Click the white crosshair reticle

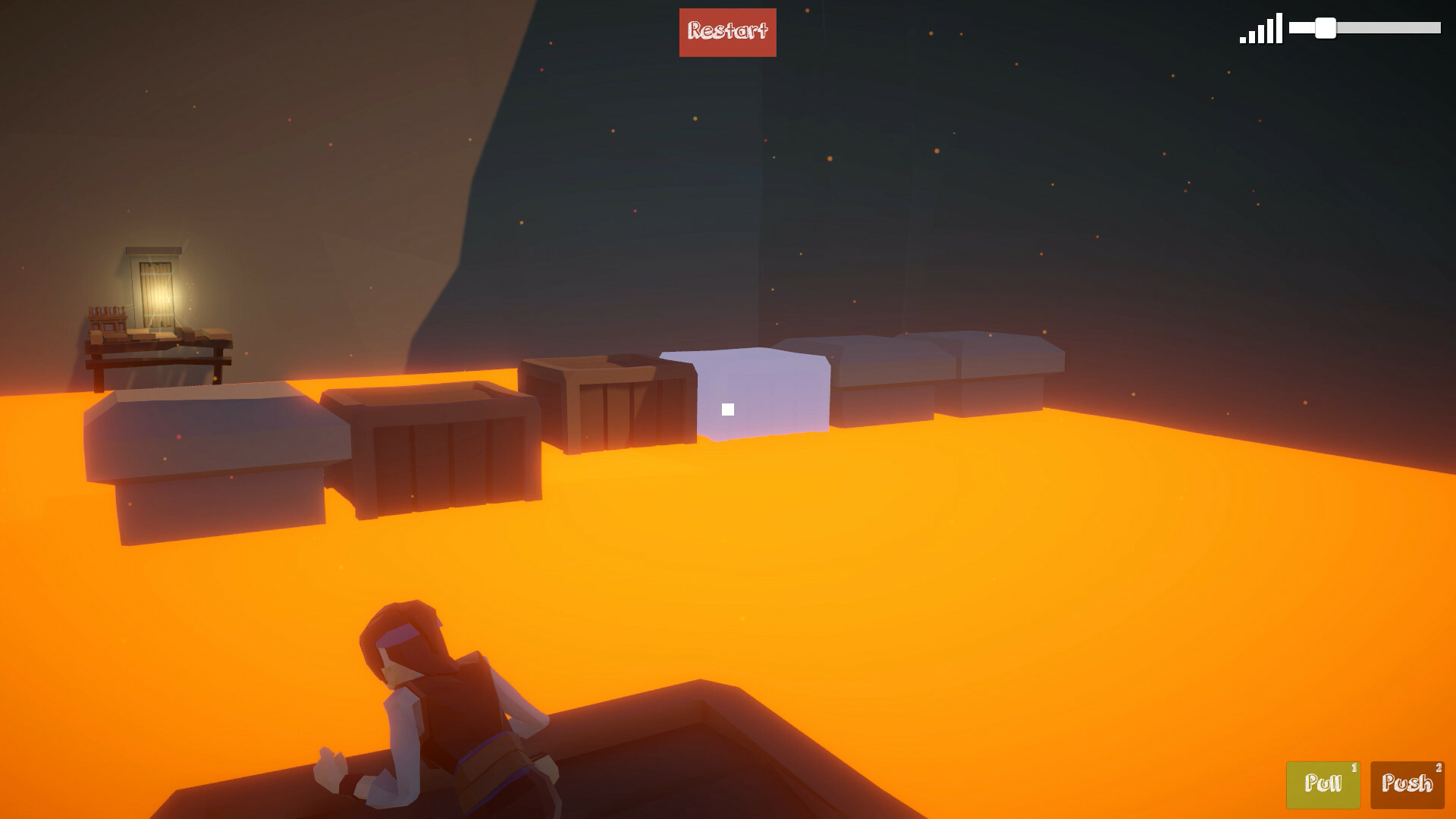729,408
